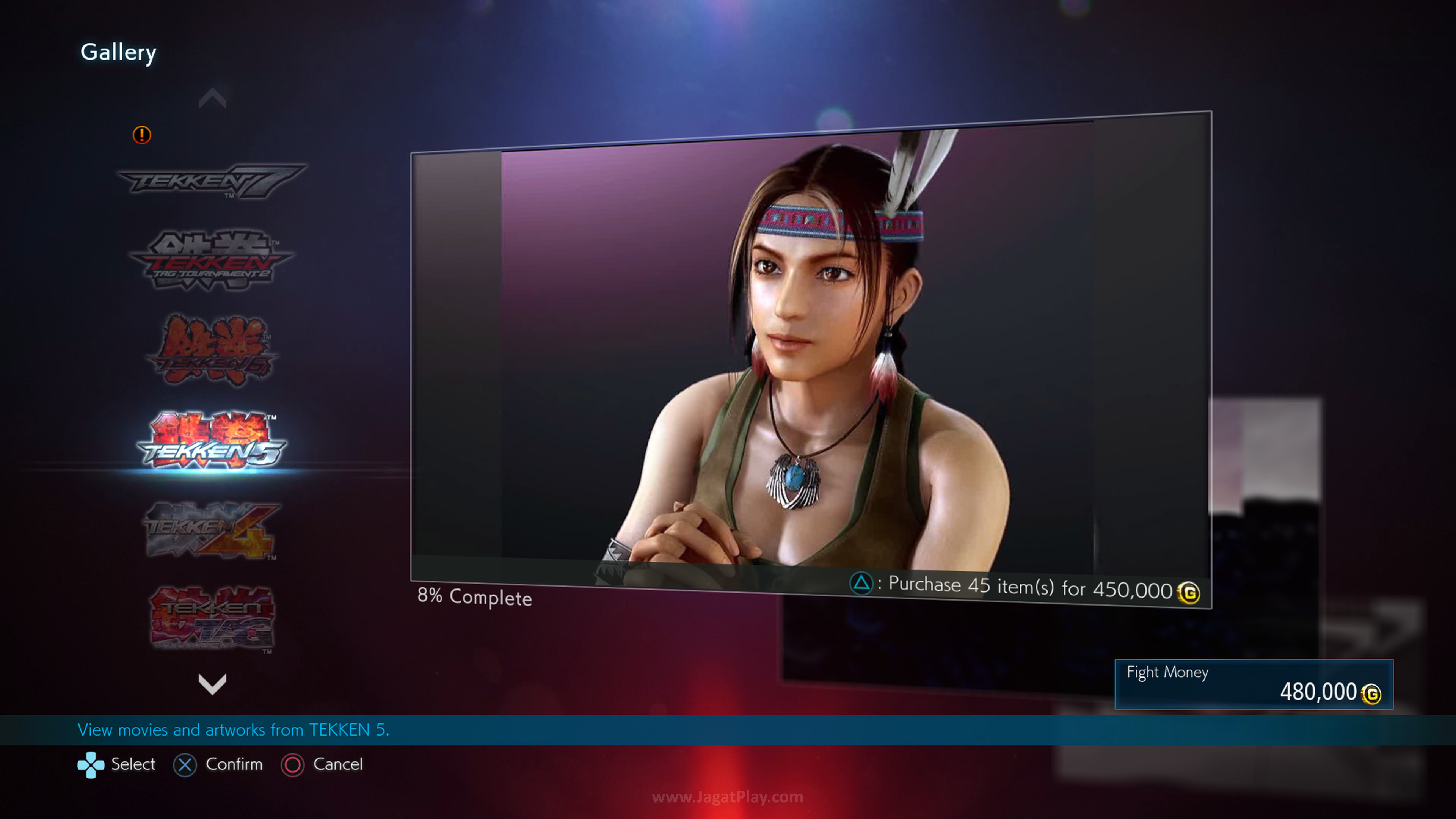Select the Tekken 7 gallery entry
This screenshot has height=819, width=1456.
point(212,181)
